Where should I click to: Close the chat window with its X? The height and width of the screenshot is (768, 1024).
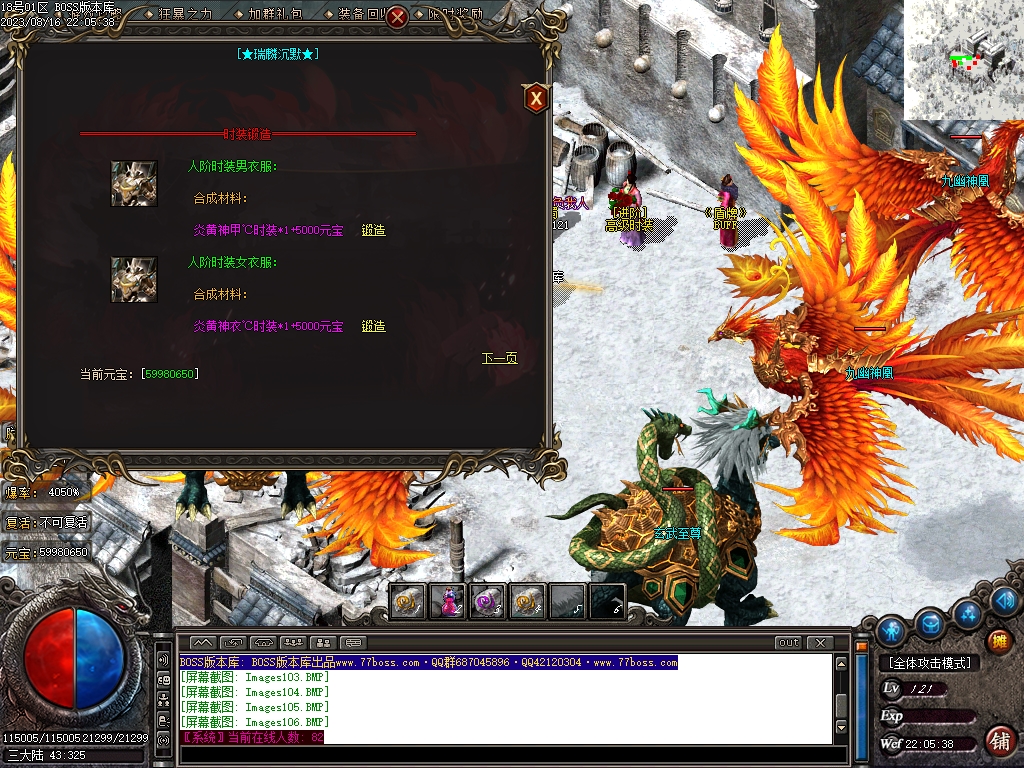click(x=819, y=643)
